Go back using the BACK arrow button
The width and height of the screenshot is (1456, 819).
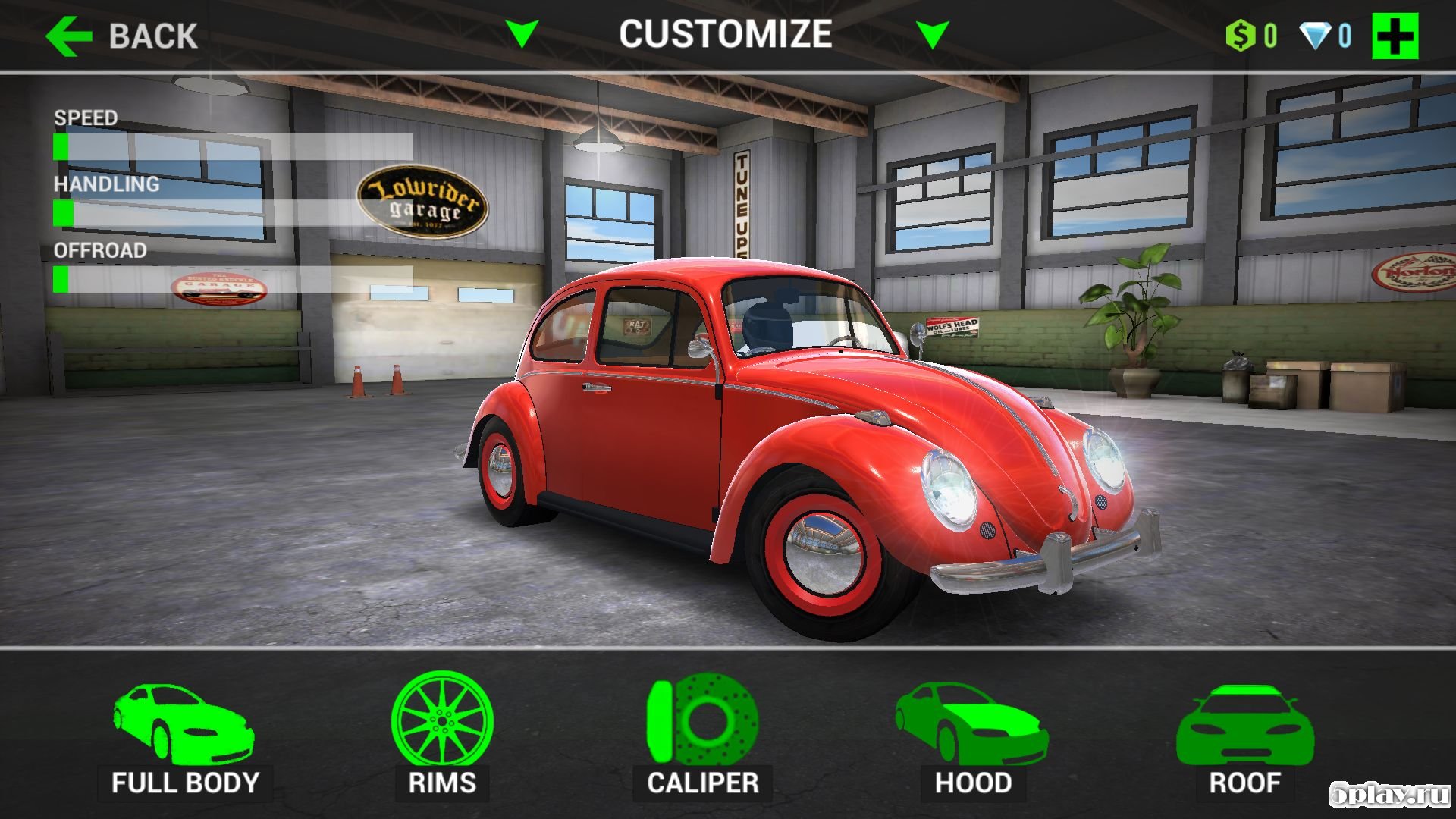pos(121,36)
